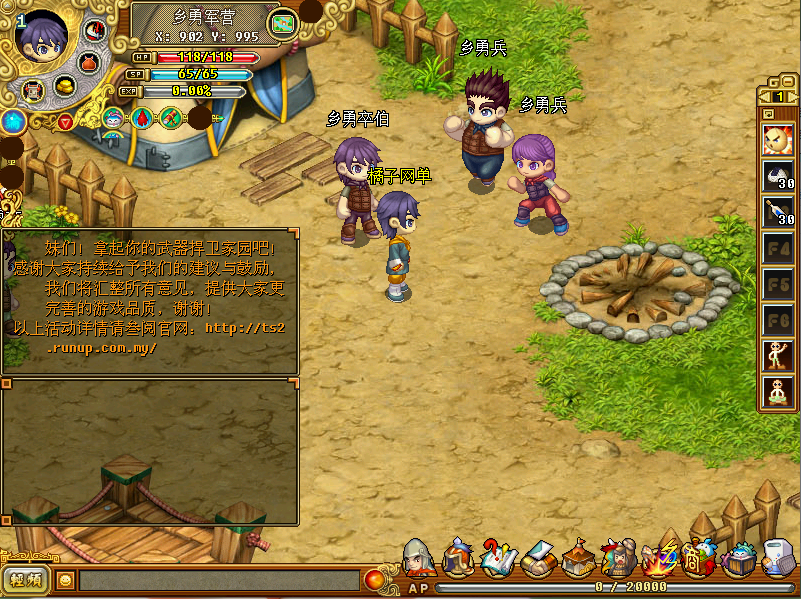Open the gold ingot icon
This screenshot has width=801, height=599.
(64, 87)
